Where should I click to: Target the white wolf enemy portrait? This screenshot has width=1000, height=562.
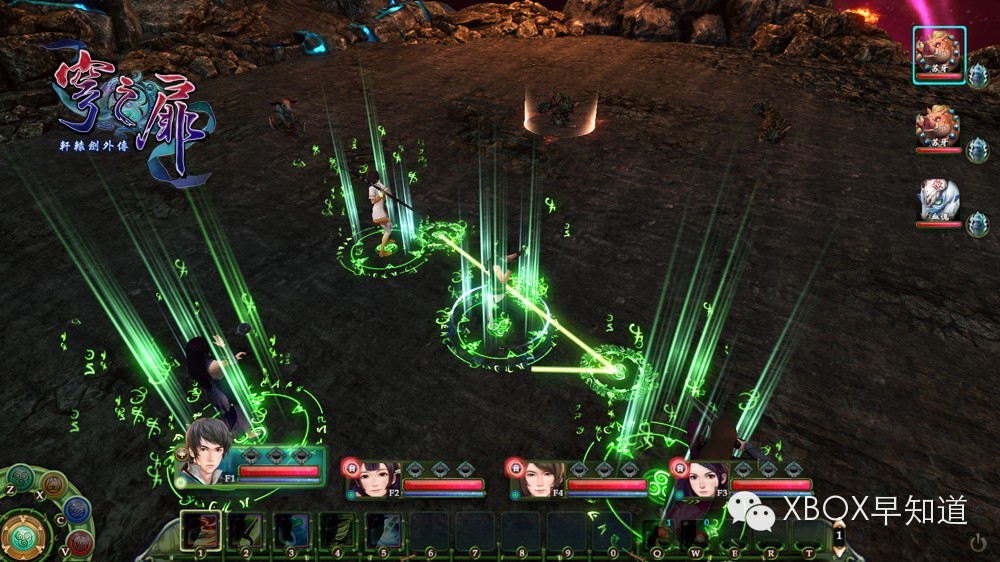coord(939,201)
